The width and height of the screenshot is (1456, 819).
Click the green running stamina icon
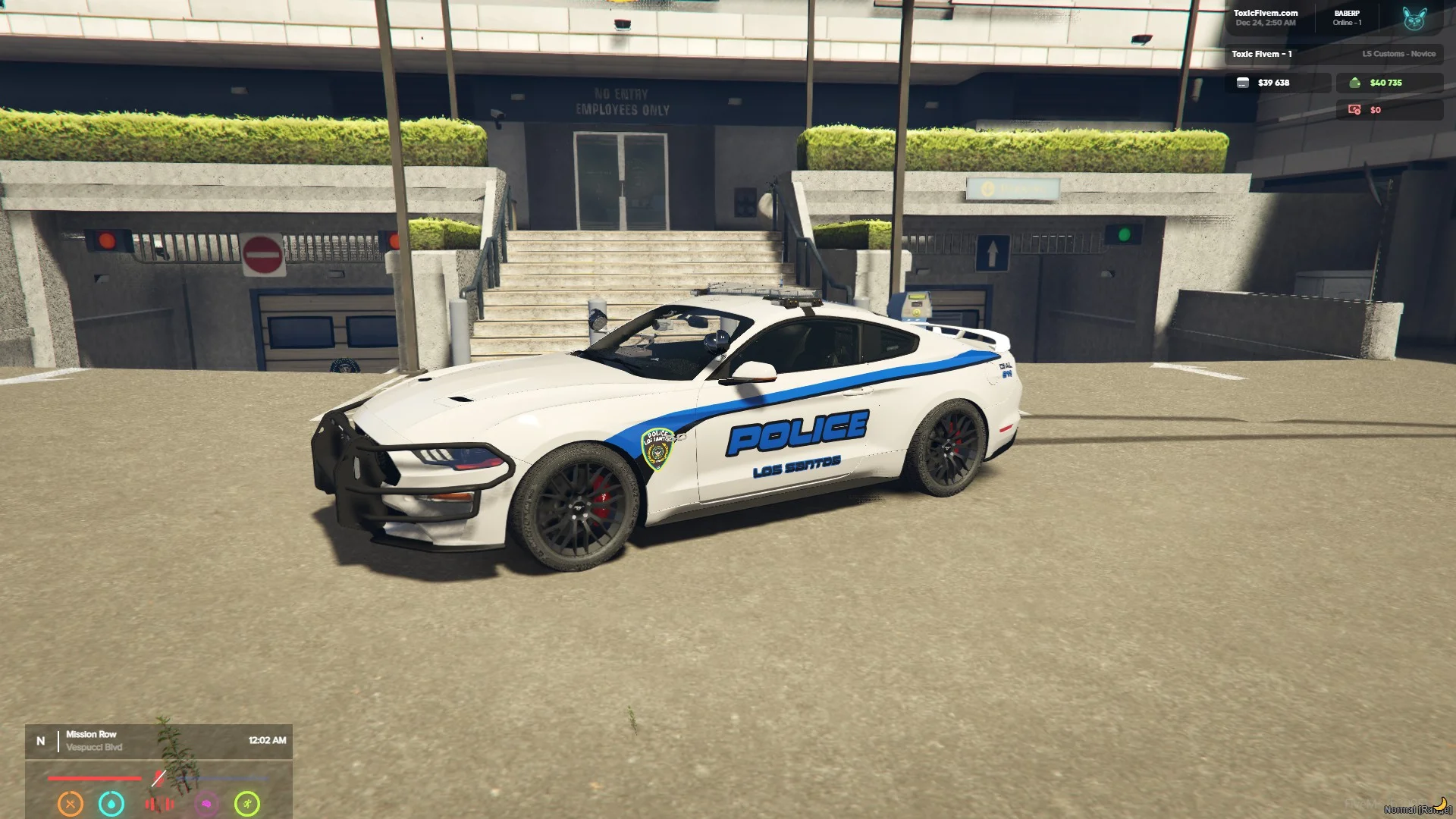coord(247,803)
